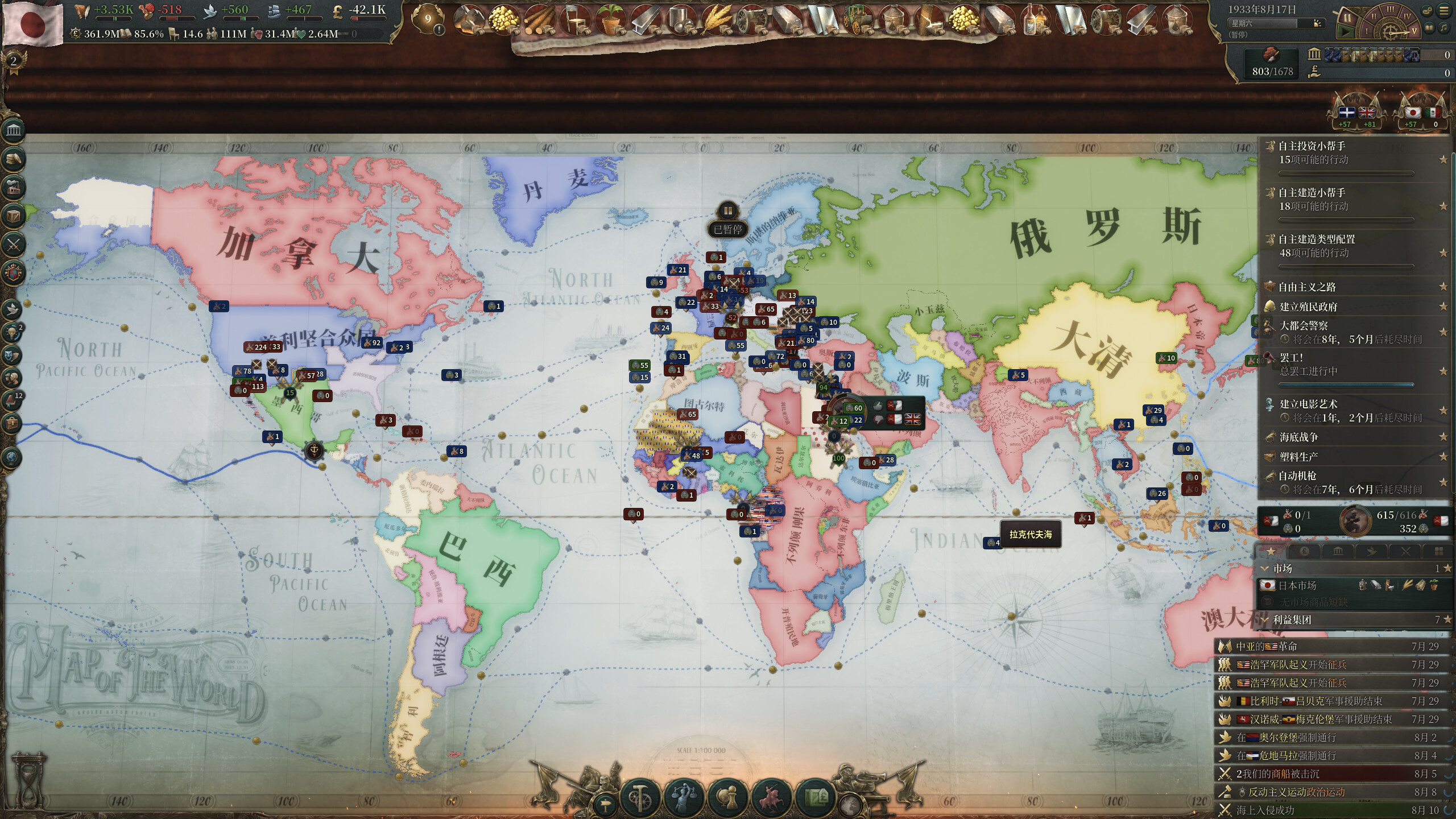Open the music player button
Viewport: 1456px width, 819px height.
pyautogui.click(x=1443, y=27)
